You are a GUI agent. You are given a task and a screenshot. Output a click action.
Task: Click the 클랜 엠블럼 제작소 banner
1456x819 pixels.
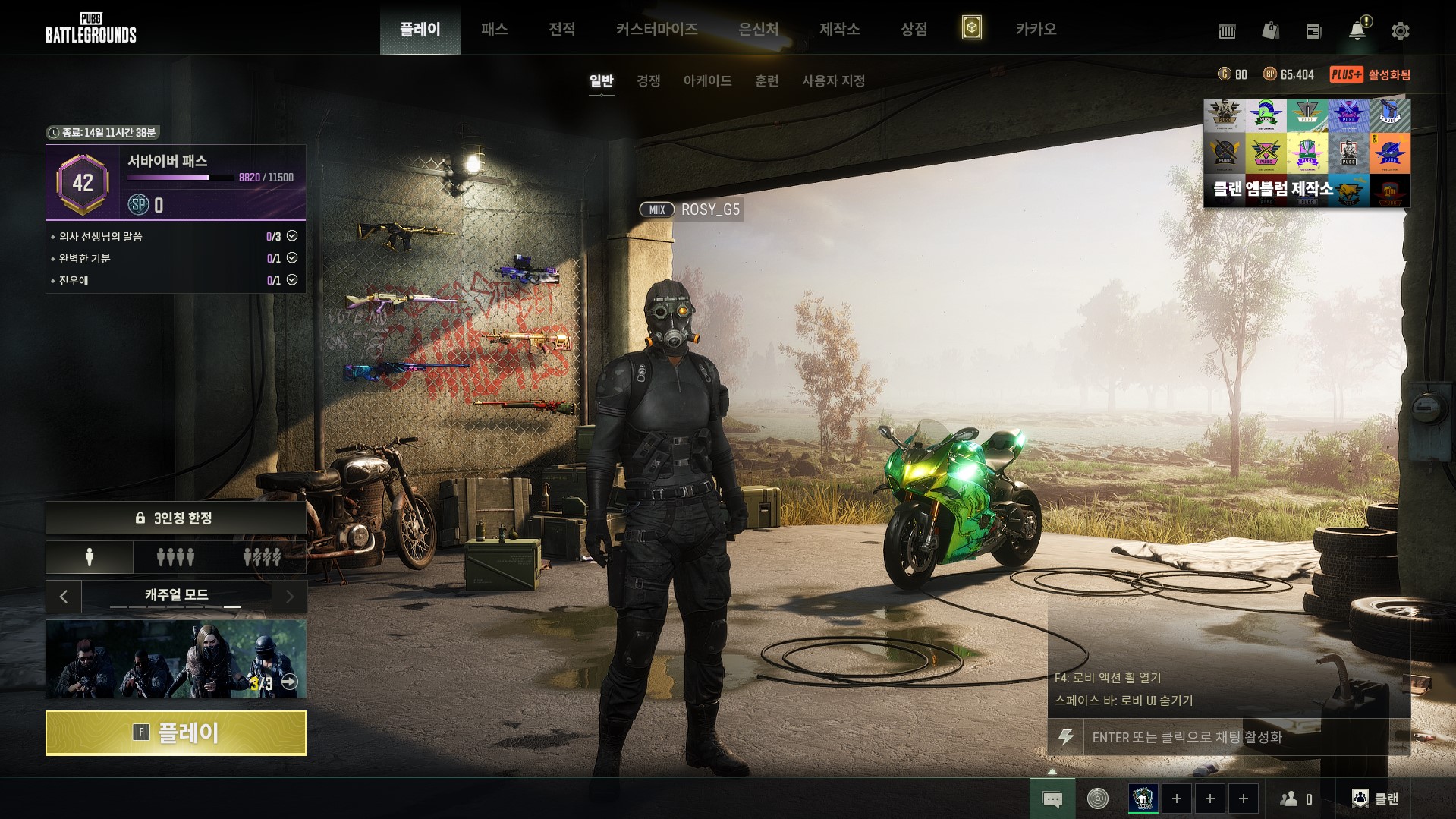[x=1307, y=153]
